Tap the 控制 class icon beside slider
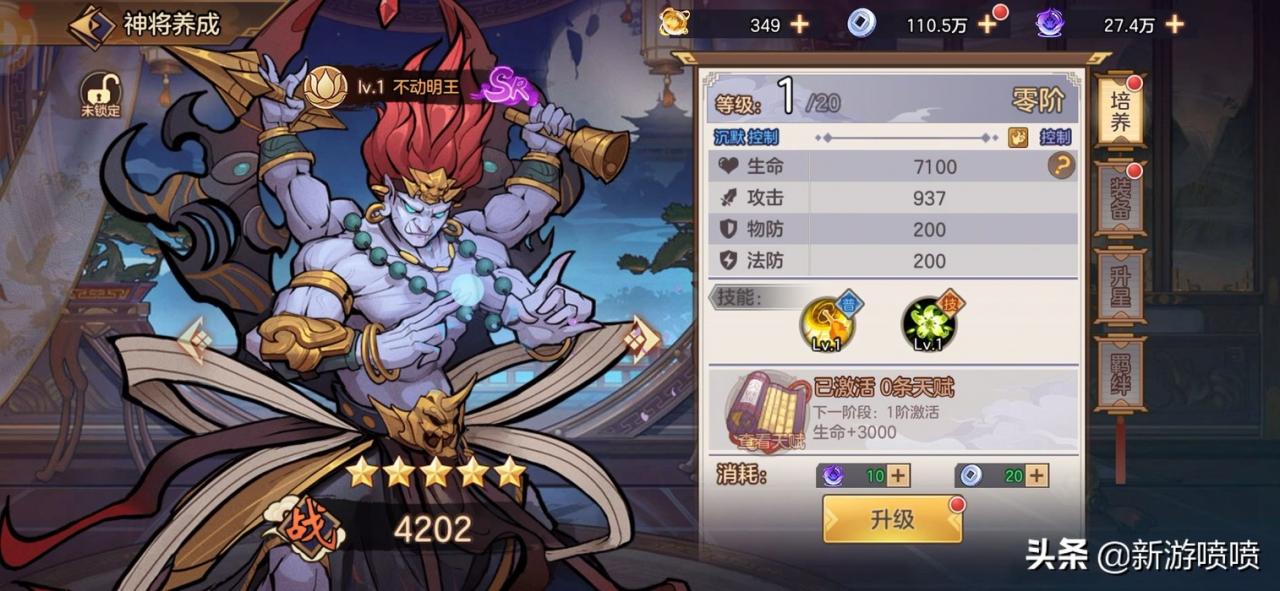The width and height of the screenshot is (1280, 591). tap(1017, 137)
